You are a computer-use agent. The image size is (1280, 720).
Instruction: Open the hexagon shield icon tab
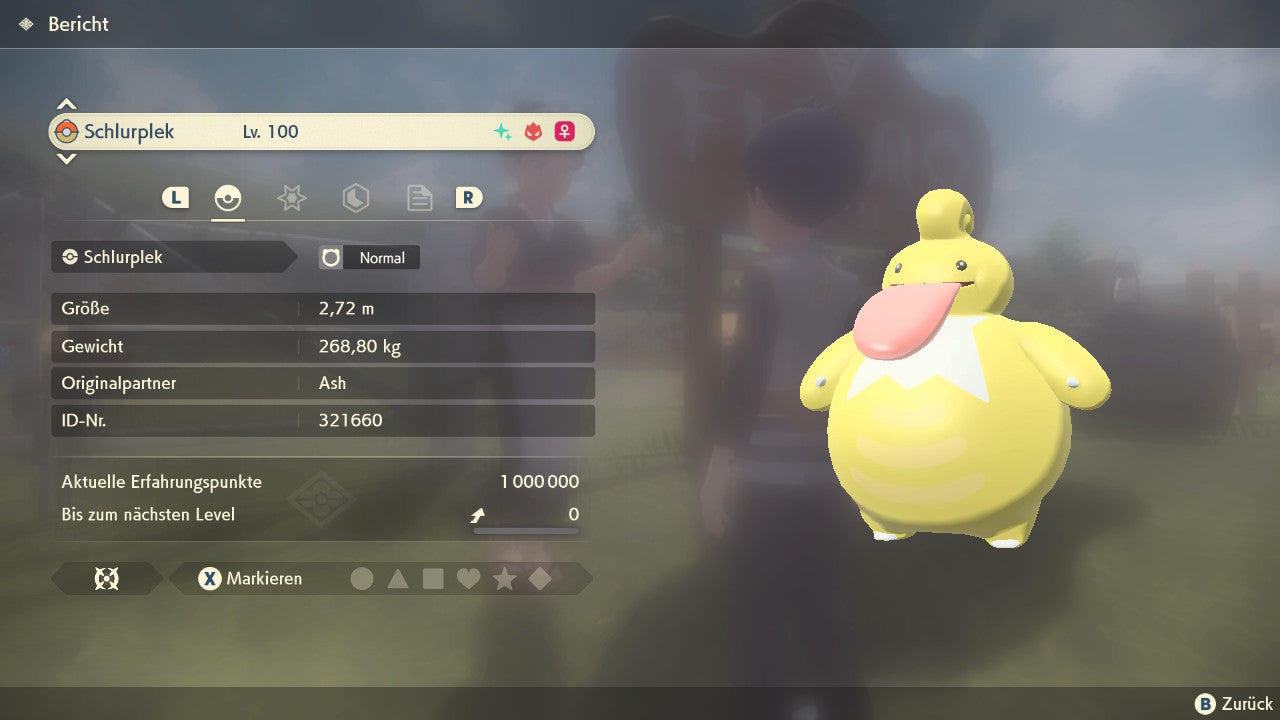click(x=355, y=198)
